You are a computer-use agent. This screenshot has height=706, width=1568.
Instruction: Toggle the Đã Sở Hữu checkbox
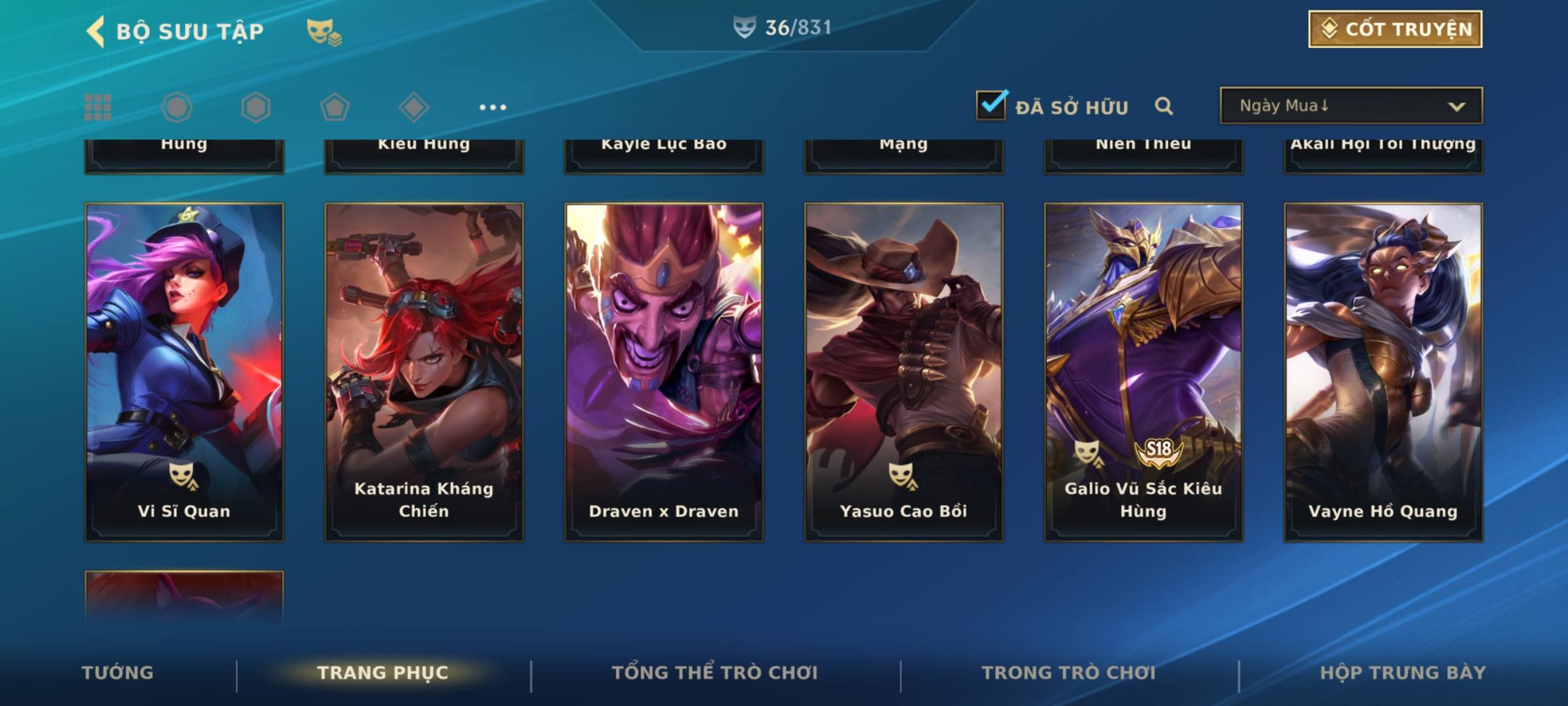[x=991, y=105]
